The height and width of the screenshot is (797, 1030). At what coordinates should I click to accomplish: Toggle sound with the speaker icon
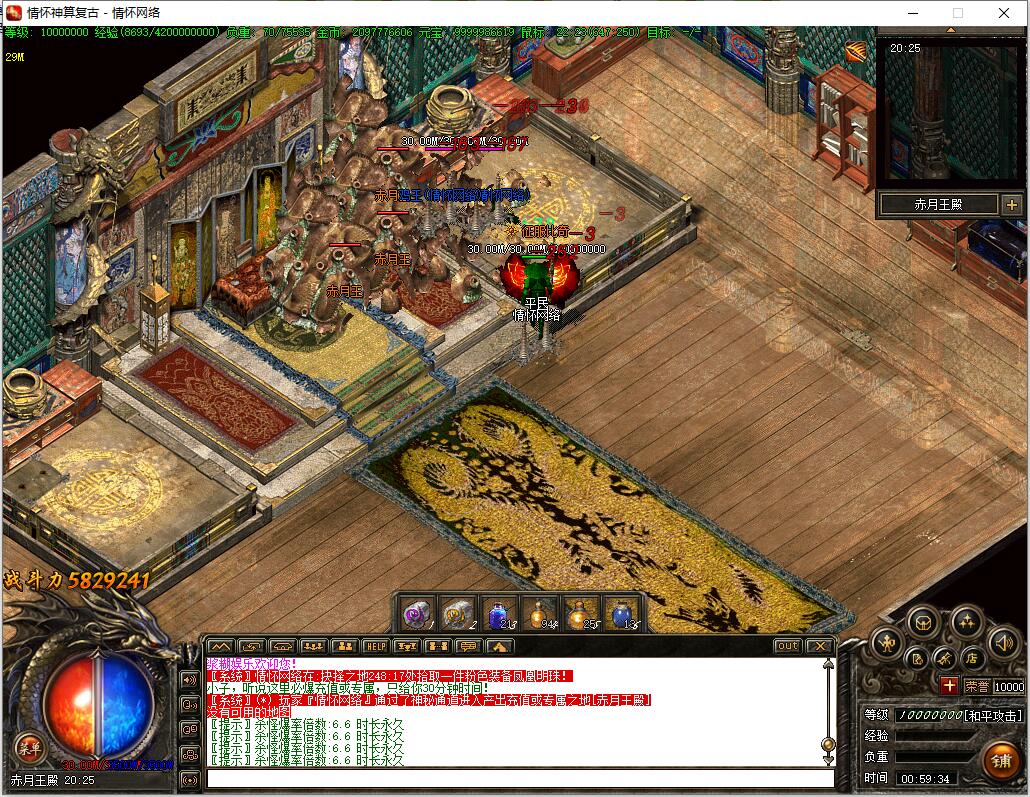coord(1002,643)
